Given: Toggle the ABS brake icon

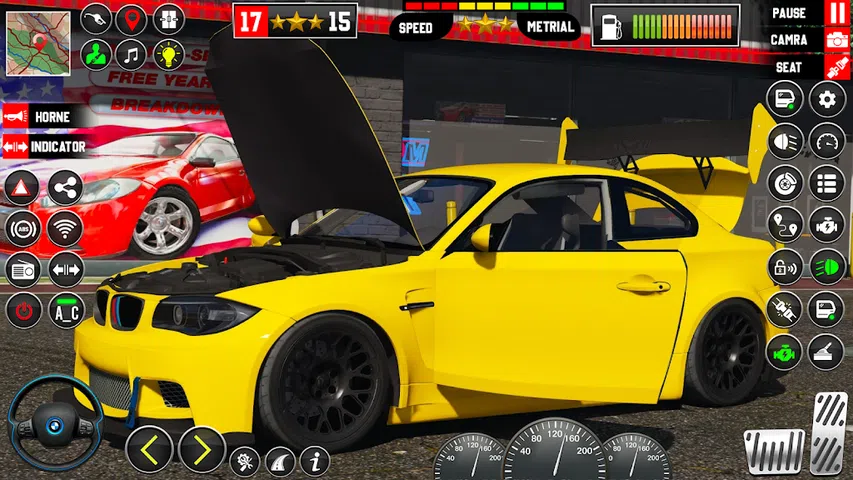Looking at the screenshot, I should (x=22, y=229).
